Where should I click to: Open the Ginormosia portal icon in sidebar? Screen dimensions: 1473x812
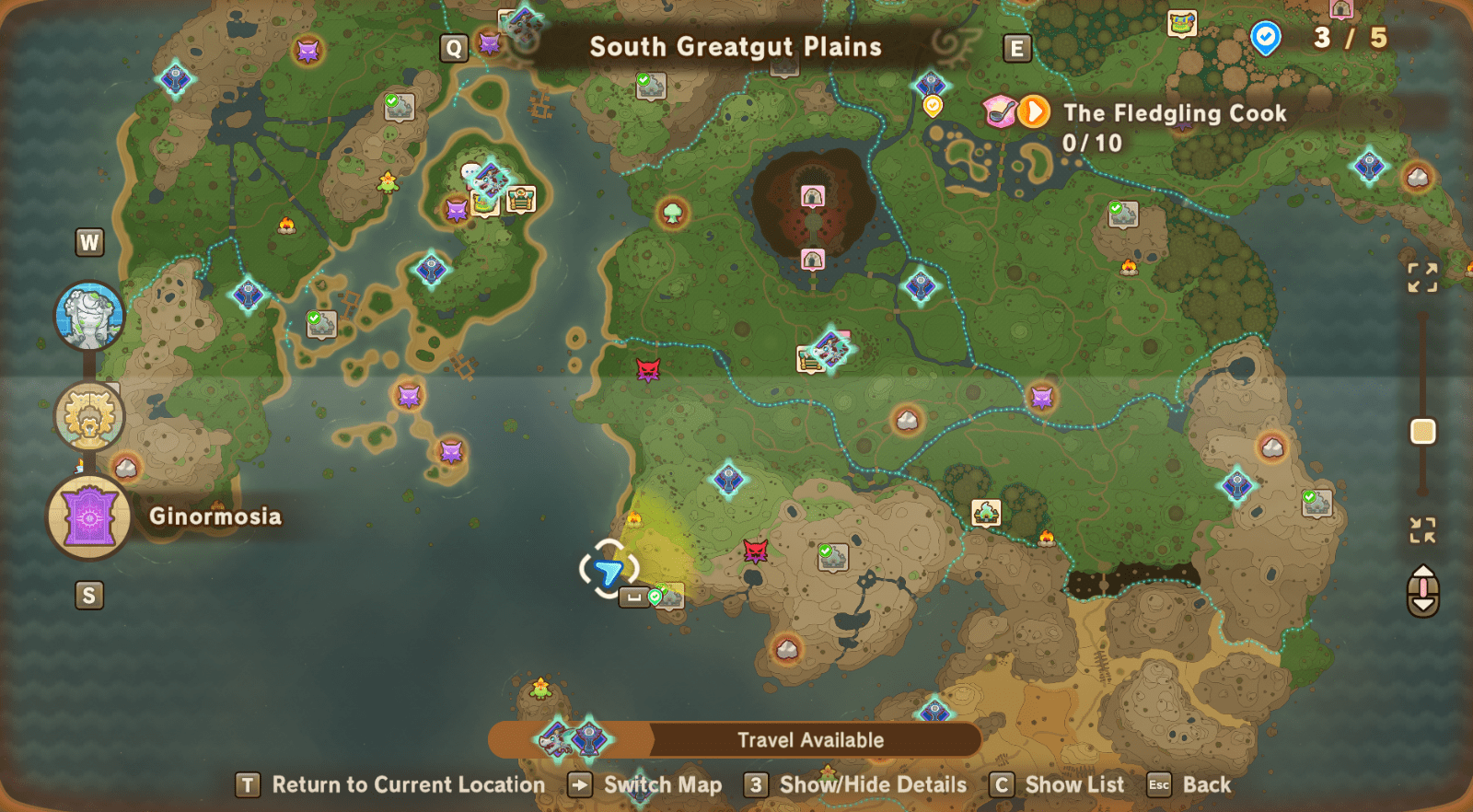click(x=89, y=516)
